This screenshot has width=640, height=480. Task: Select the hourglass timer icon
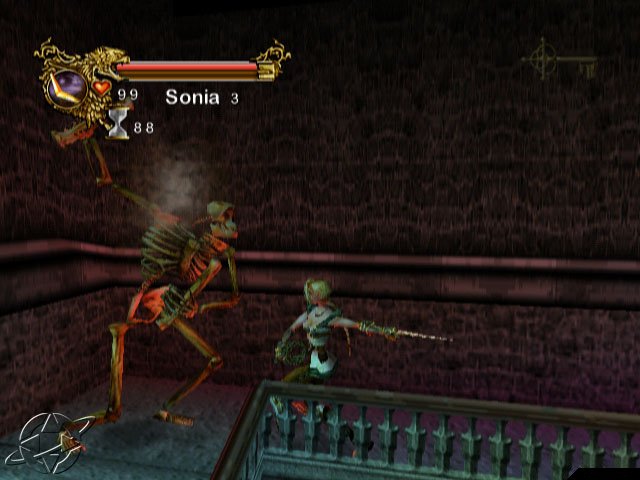point(118,123)
